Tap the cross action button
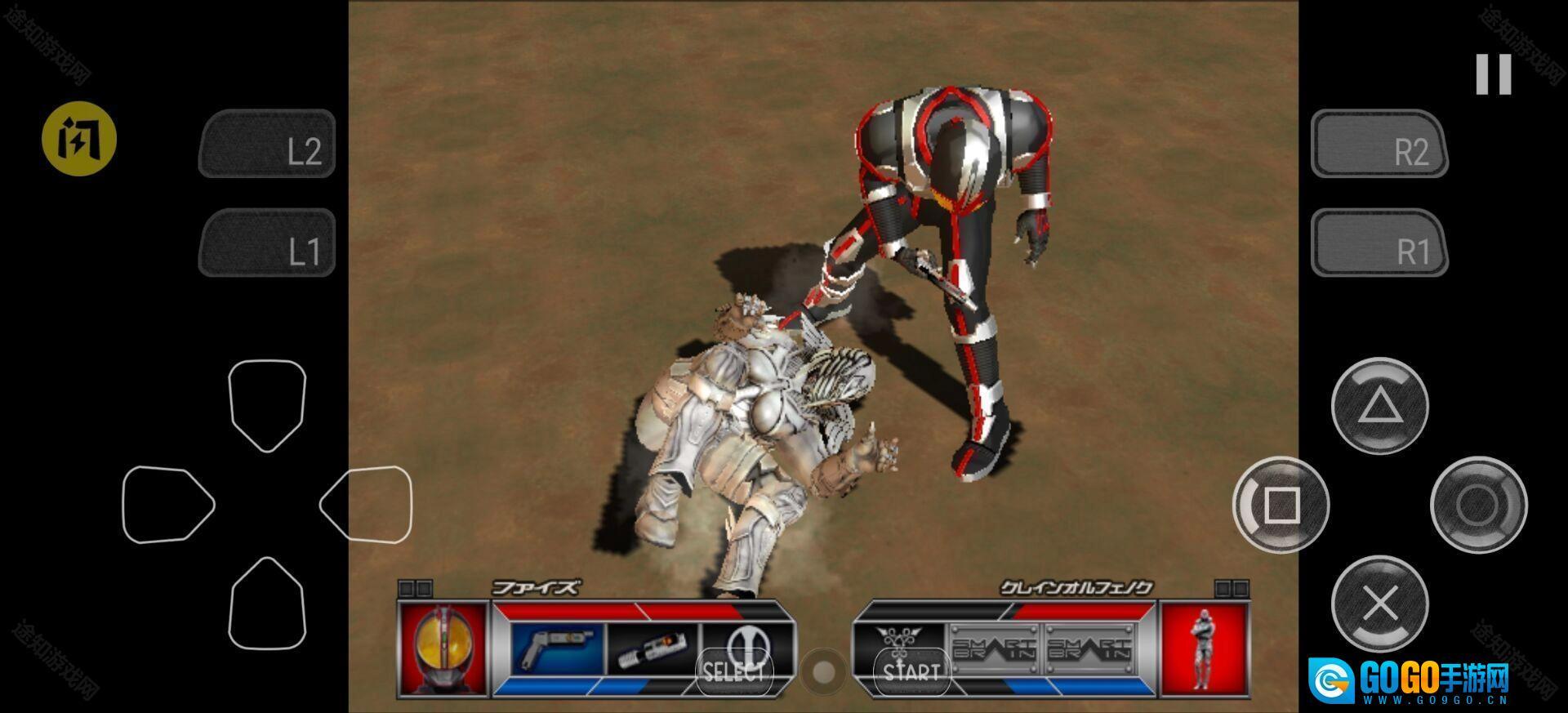The image size is (1568, 713). tap(1379, 604)
